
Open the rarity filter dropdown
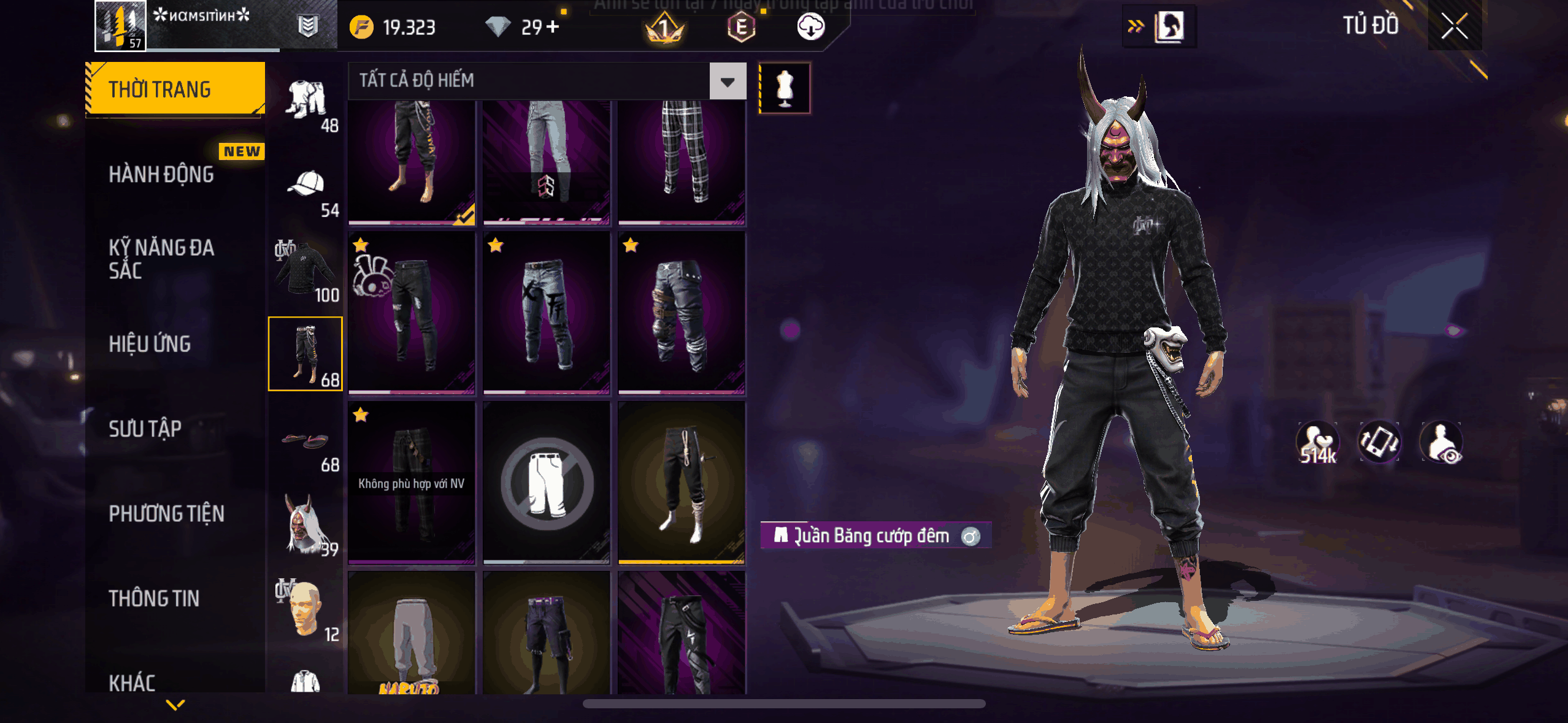coord(728,81)
